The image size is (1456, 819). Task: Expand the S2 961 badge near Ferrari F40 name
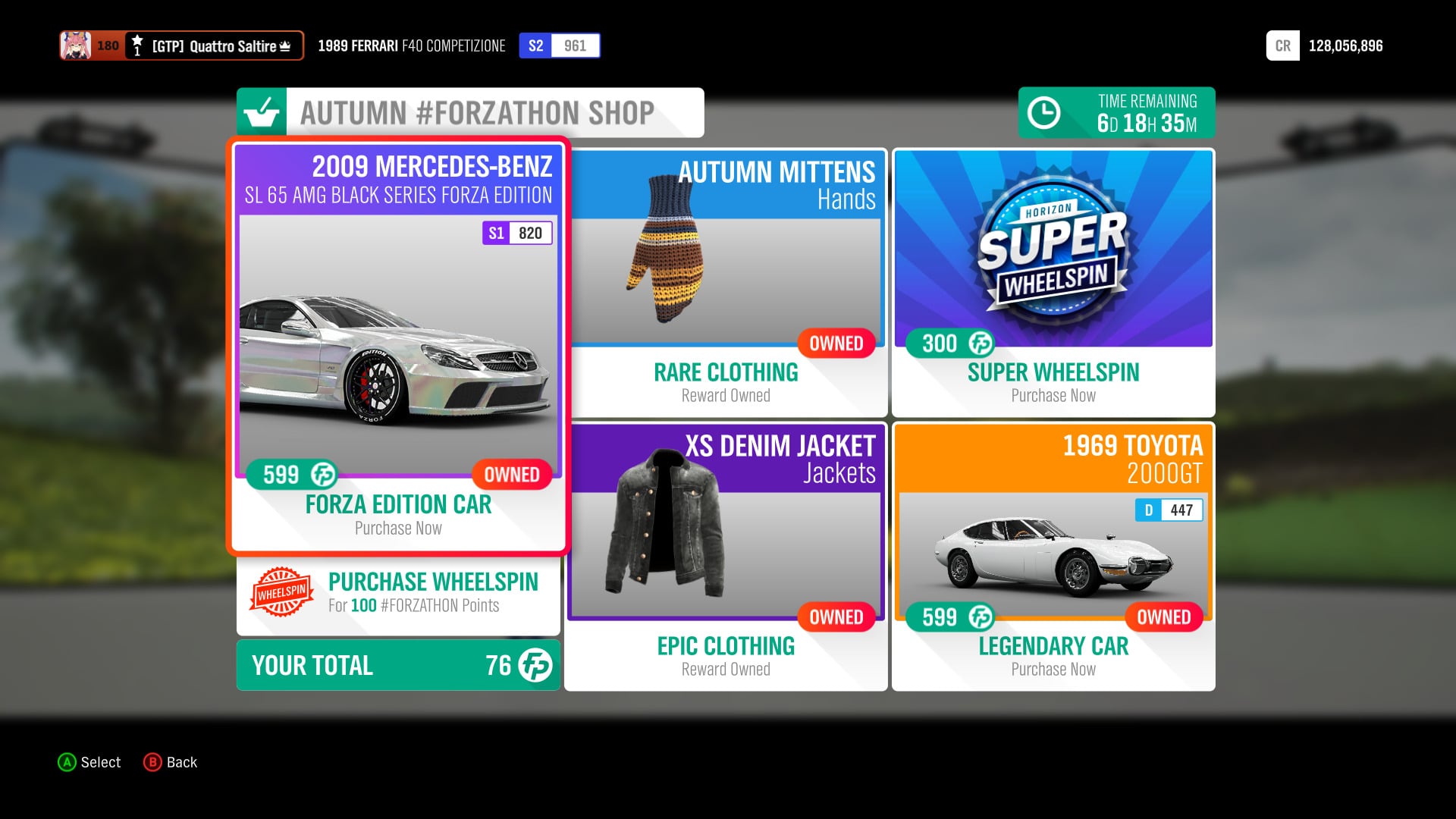pos(559,45)
